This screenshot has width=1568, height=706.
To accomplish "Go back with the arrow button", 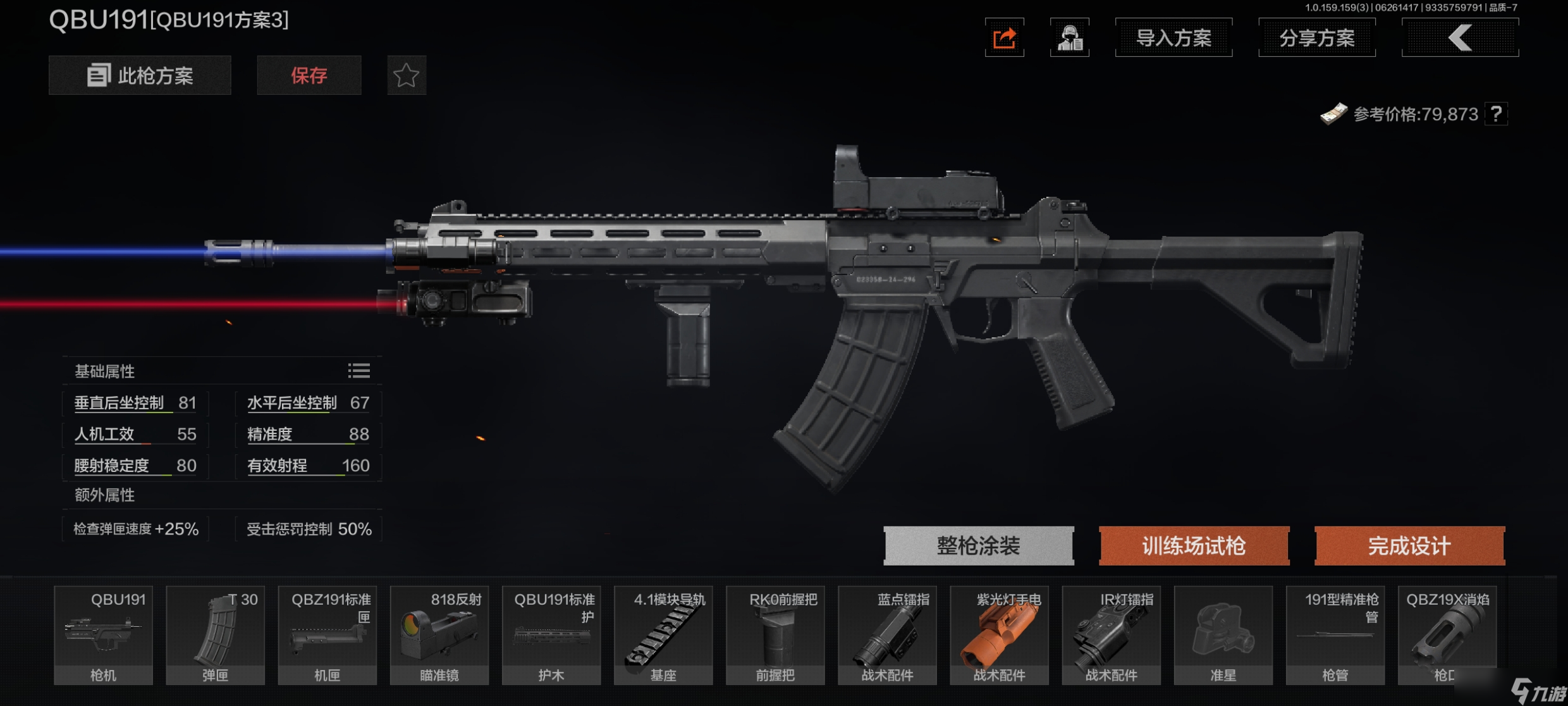I will (x=1459, y=38).
